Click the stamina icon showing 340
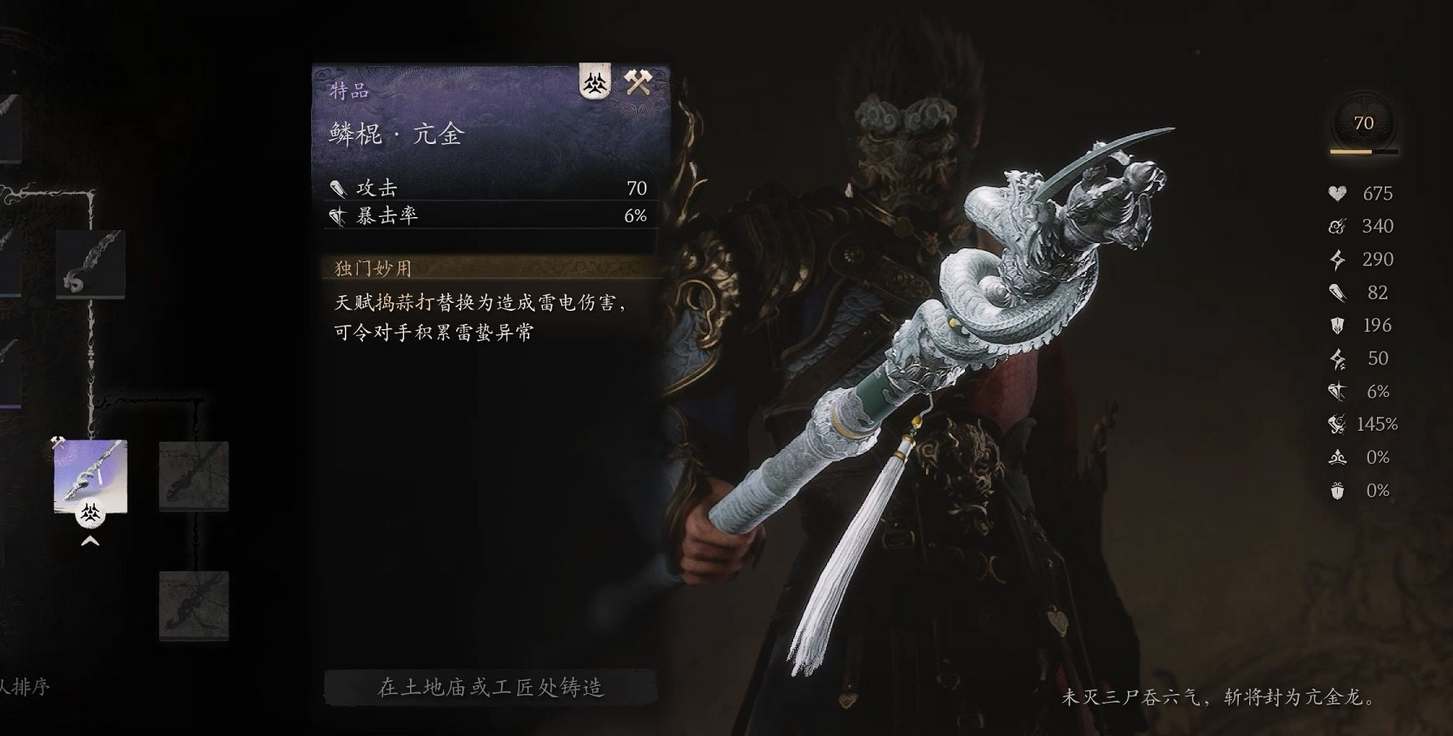The width and height of the screenshot is (1453, 736). (x=1337, y=226)
